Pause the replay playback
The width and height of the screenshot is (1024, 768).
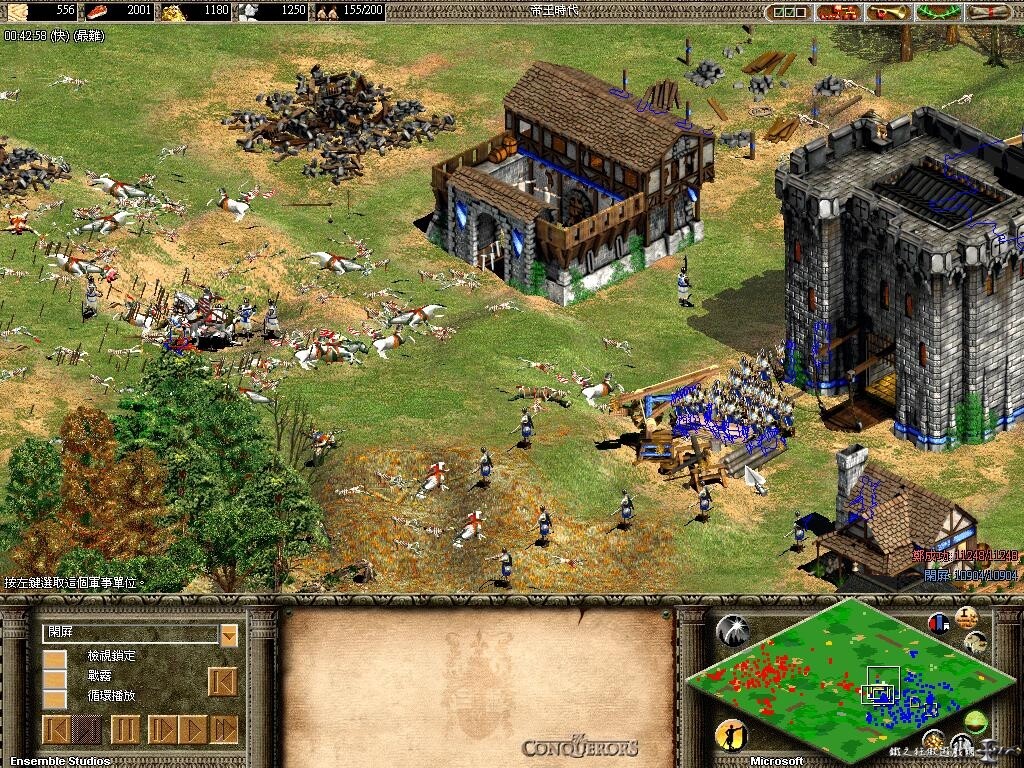(x=125, y=729)
